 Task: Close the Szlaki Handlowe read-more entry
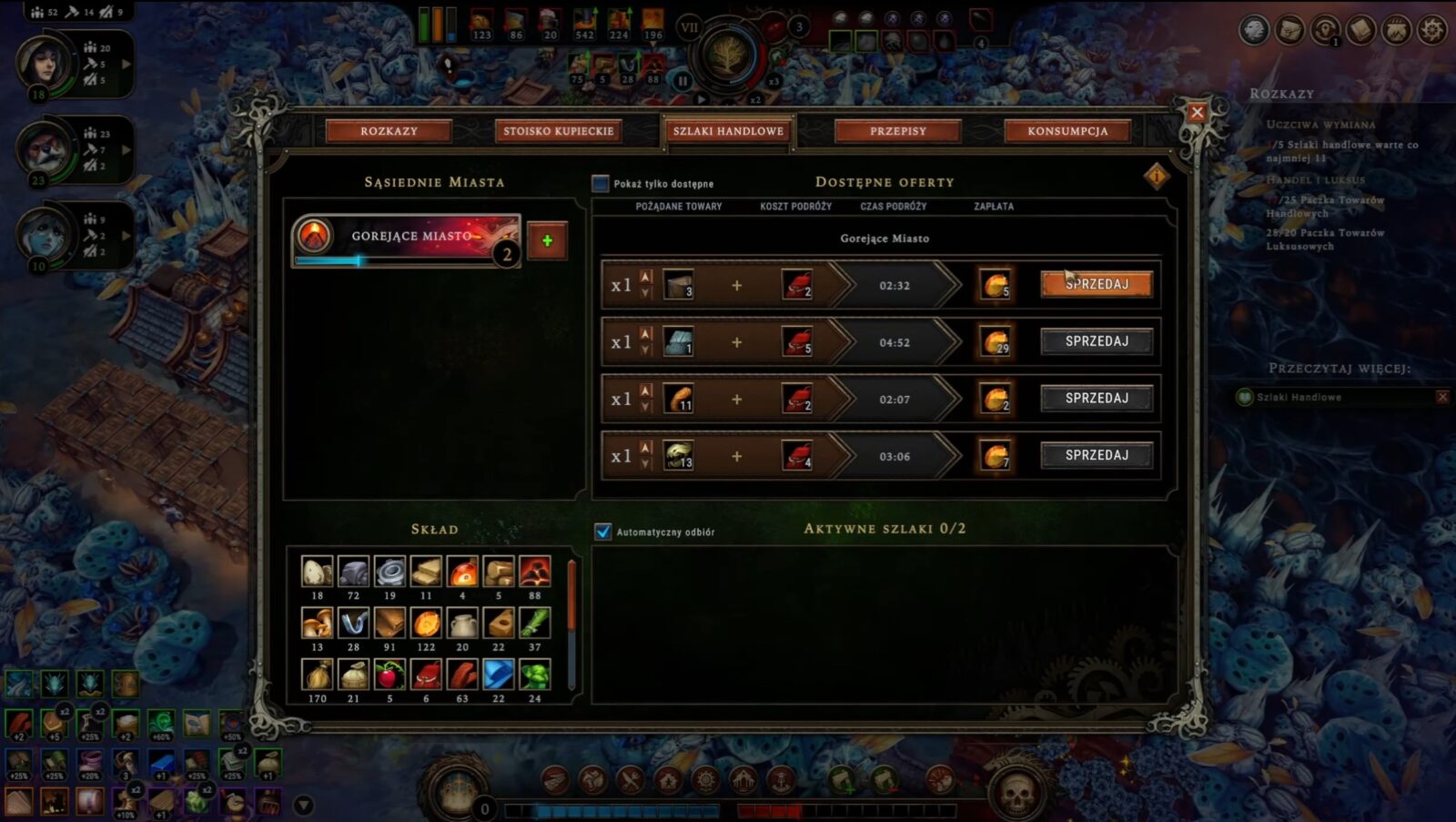1442,397
